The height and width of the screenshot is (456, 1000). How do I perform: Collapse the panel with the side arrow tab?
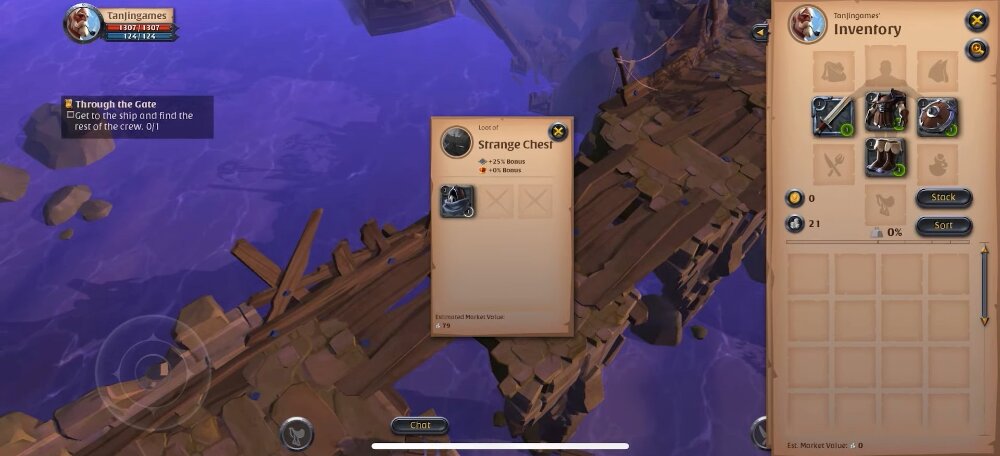tap(762, 33)
